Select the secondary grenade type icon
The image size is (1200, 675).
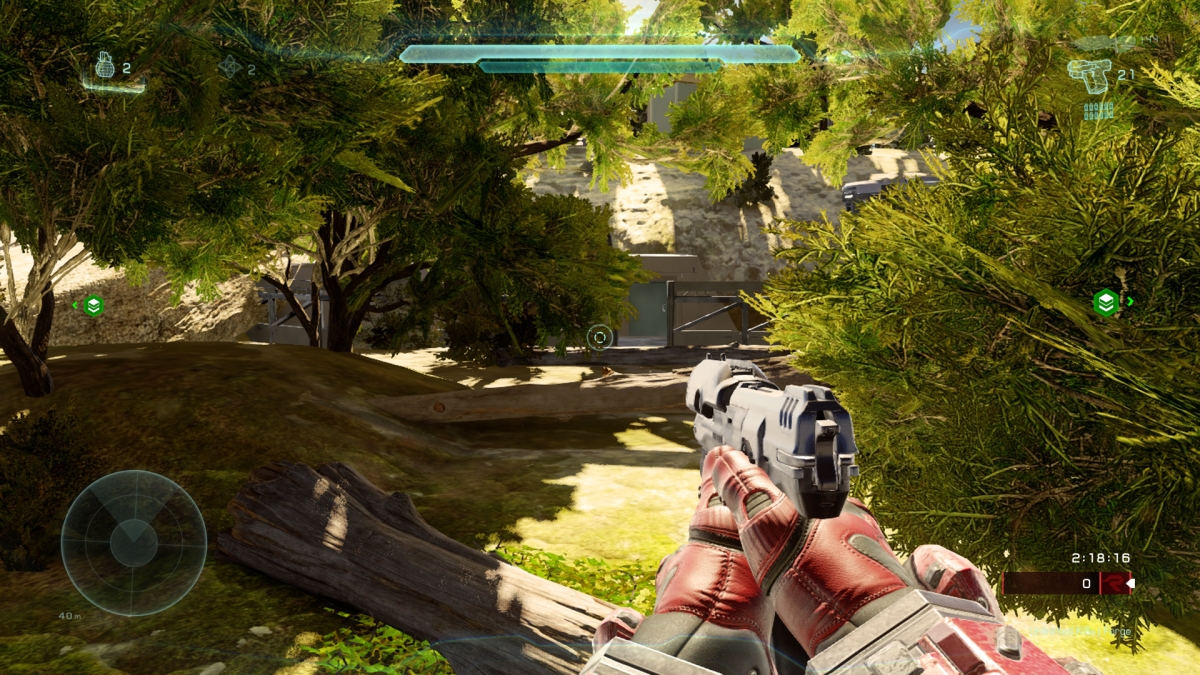pos(231,67)
